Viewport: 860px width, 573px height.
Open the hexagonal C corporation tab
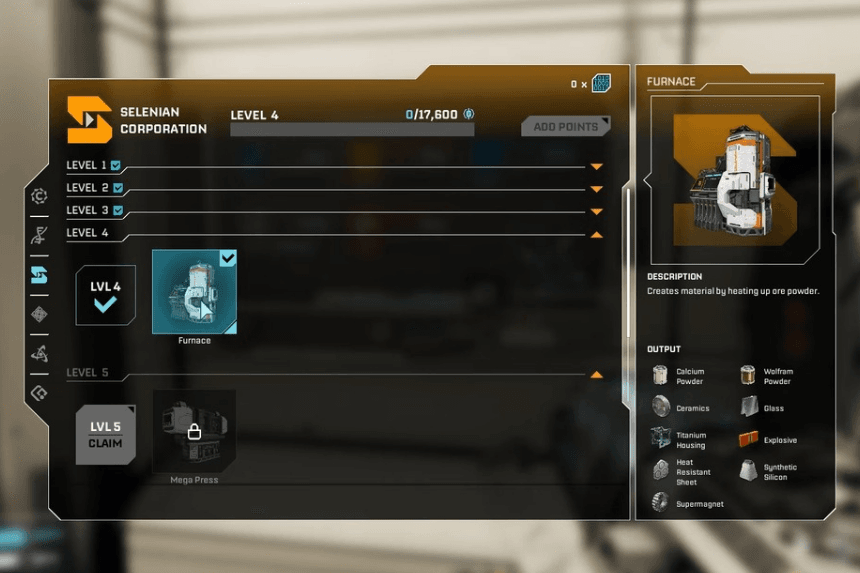click(39, 197)
